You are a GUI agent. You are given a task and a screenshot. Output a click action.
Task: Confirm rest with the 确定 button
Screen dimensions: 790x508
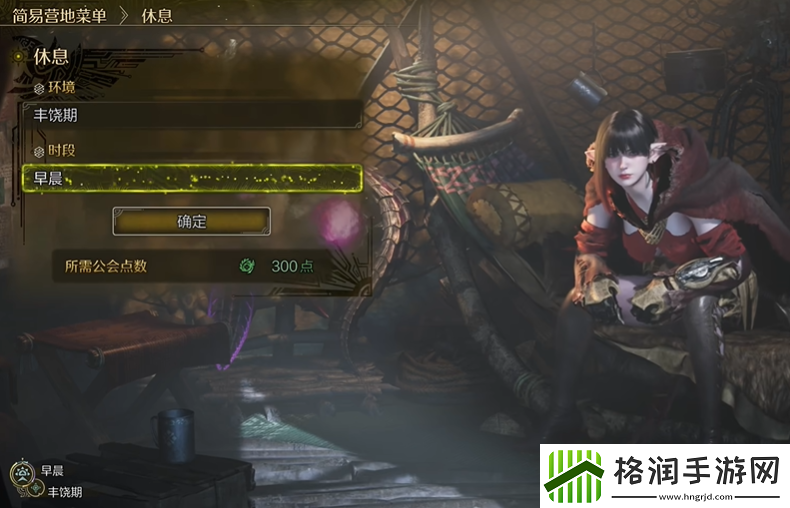(x=191, y=221)
